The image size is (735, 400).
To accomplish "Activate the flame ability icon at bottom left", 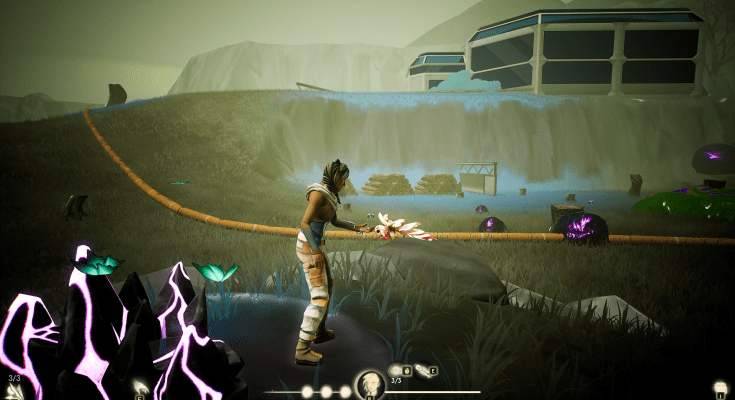I will tap(141, 387).
